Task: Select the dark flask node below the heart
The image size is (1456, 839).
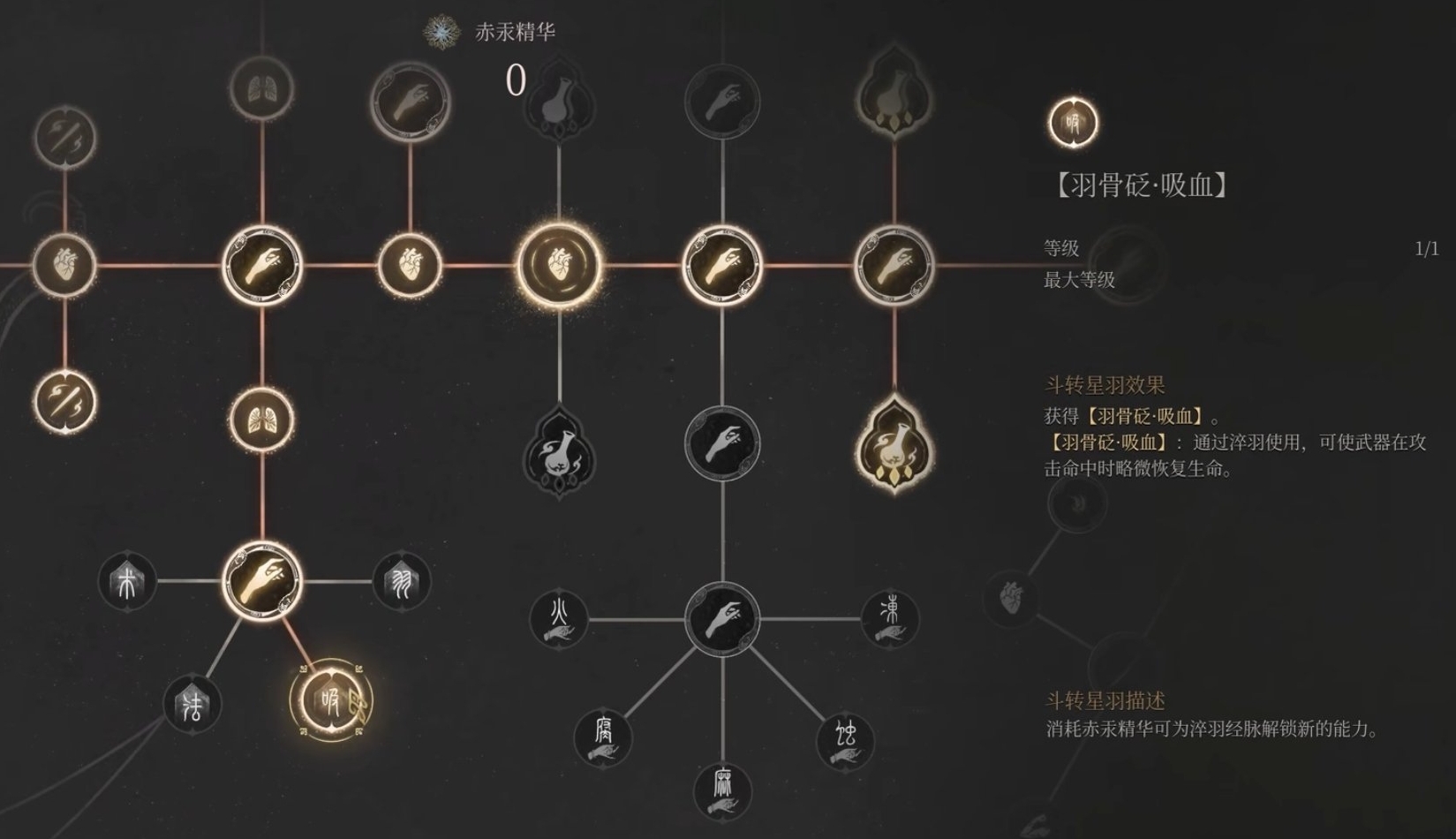Action: tap(559, 453)
